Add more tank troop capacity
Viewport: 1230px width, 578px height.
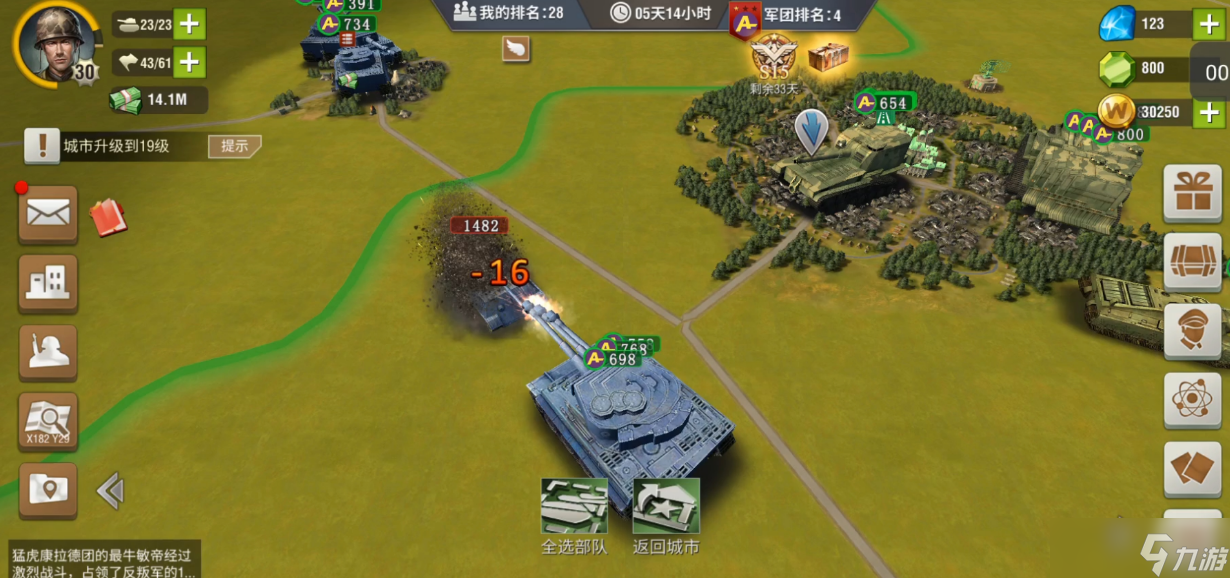[x=189, y=23]
